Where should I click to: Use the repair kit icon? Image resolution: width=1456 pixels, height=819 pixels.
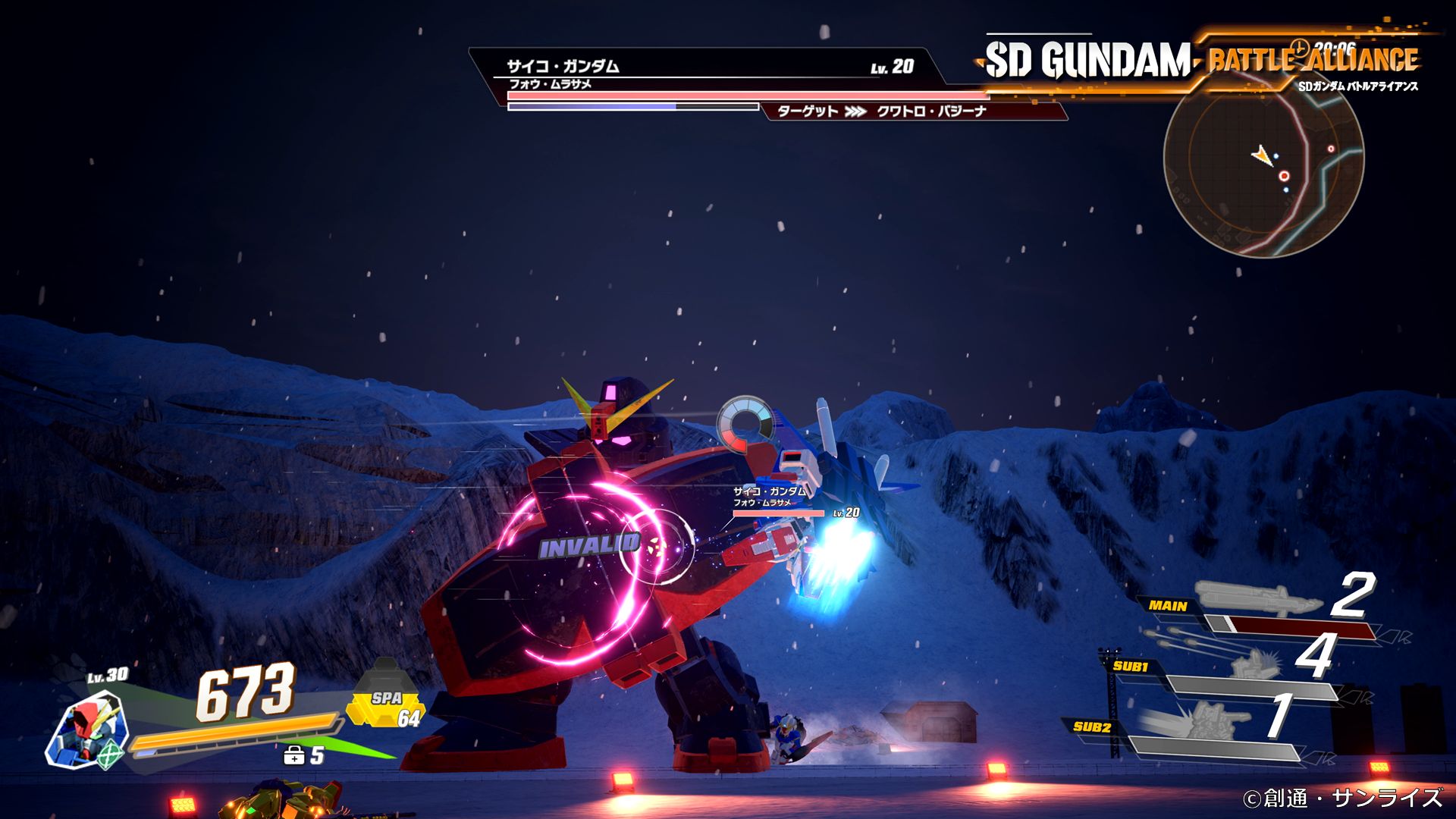coord(293,755)
